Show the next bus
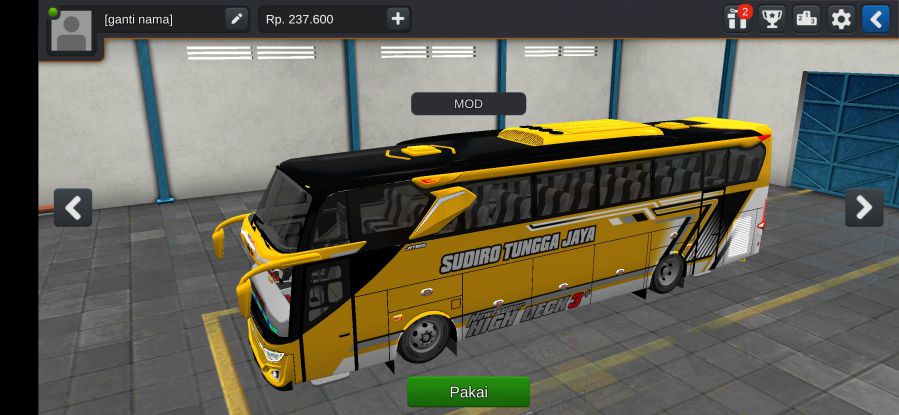 (863, 207)
